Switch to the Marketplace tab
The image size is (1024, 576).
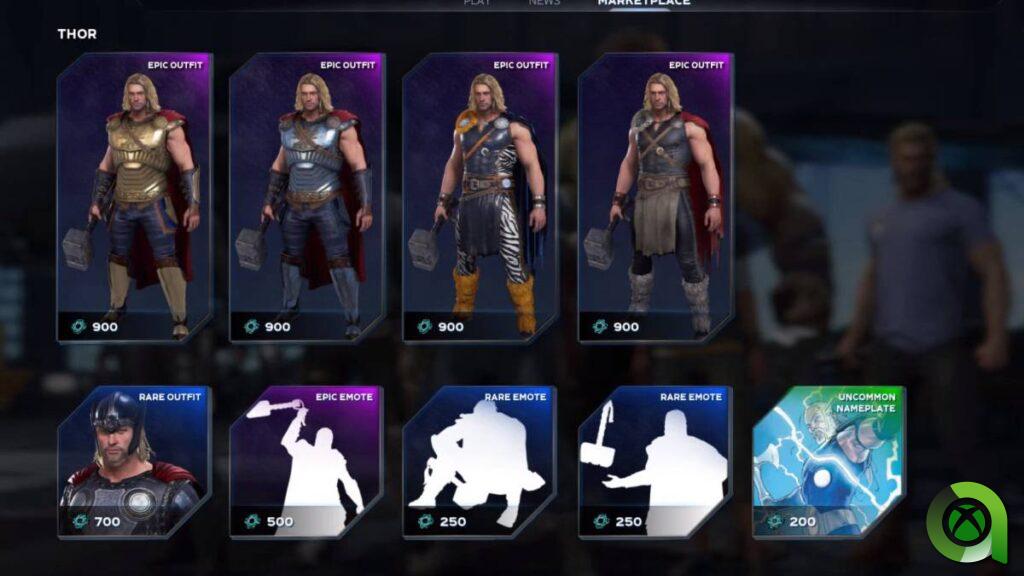(x=644, y=3)
